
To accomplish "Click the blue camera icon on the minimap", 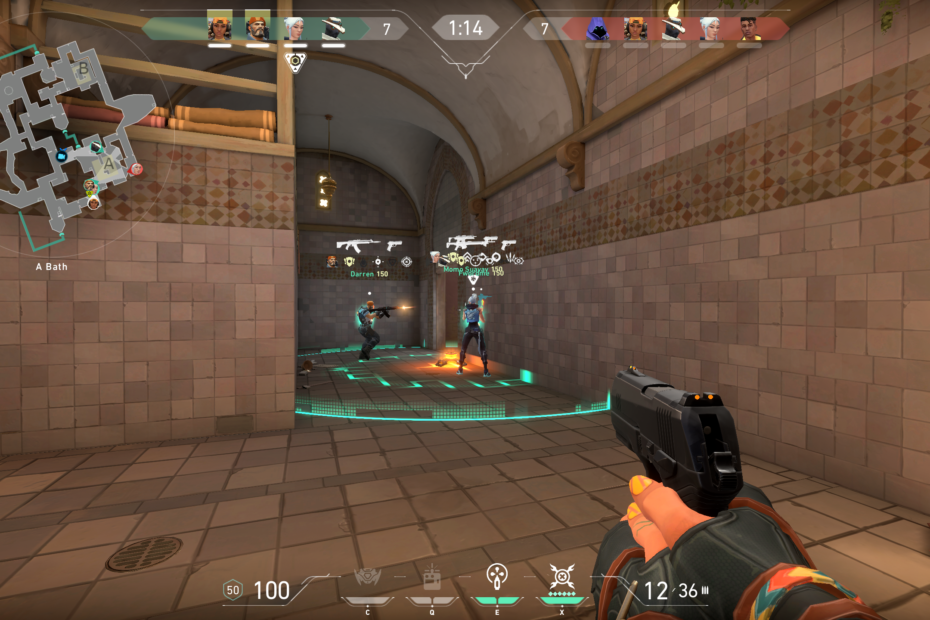I will 62,156.
